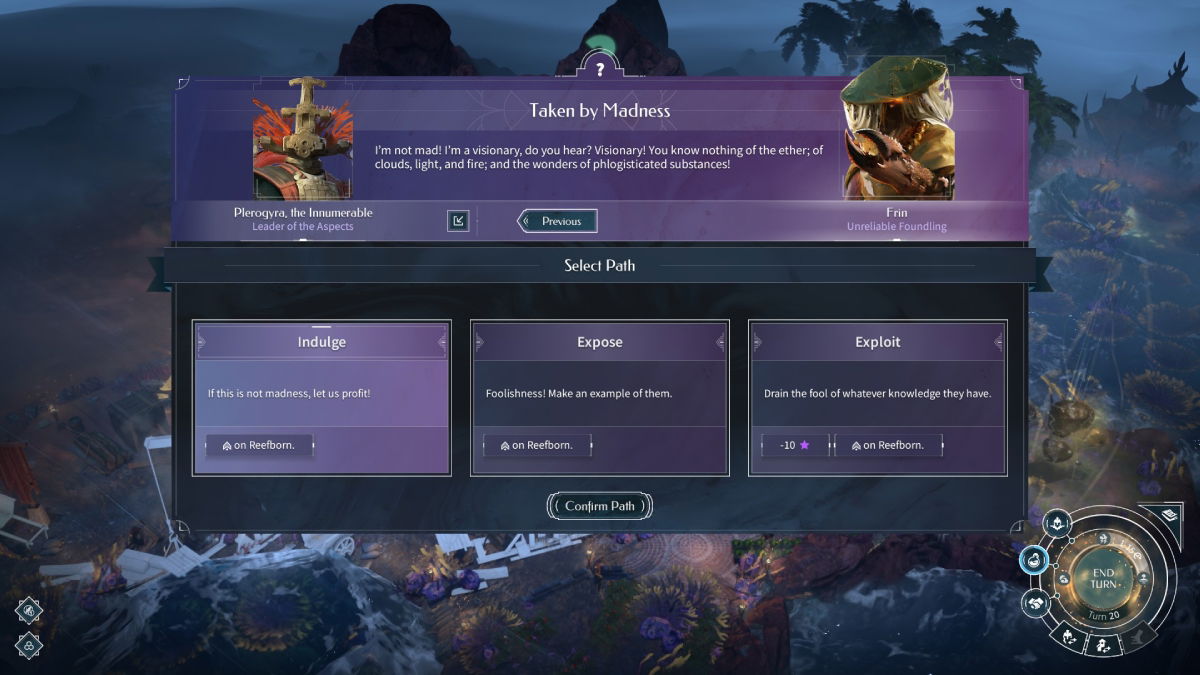This screenshot has width=1200, height=675.
Task: Open the question mark help icon
Action: coord(599,69)
